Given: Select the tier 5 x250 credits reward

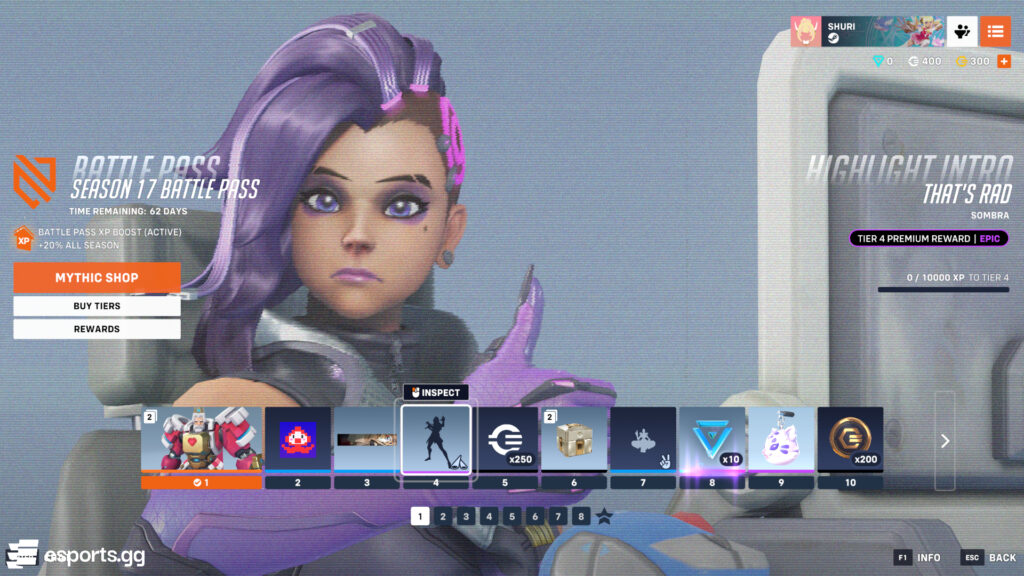Looking at the screenshot, I should pos(505,440).
